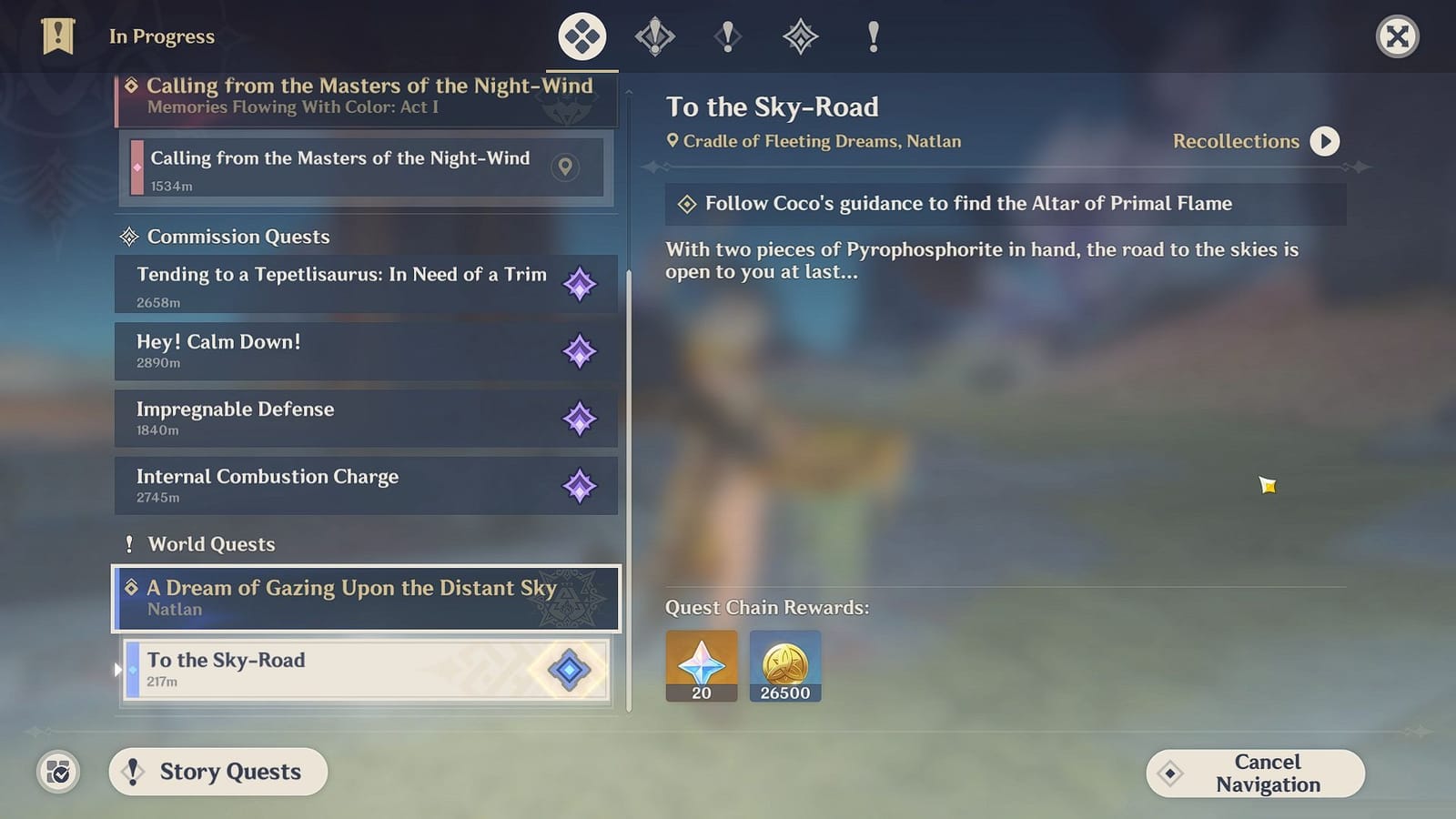This screenshot has height=819, width=1456.
Task: Open the archon quests icon in header row
Action: click(655, 36)
